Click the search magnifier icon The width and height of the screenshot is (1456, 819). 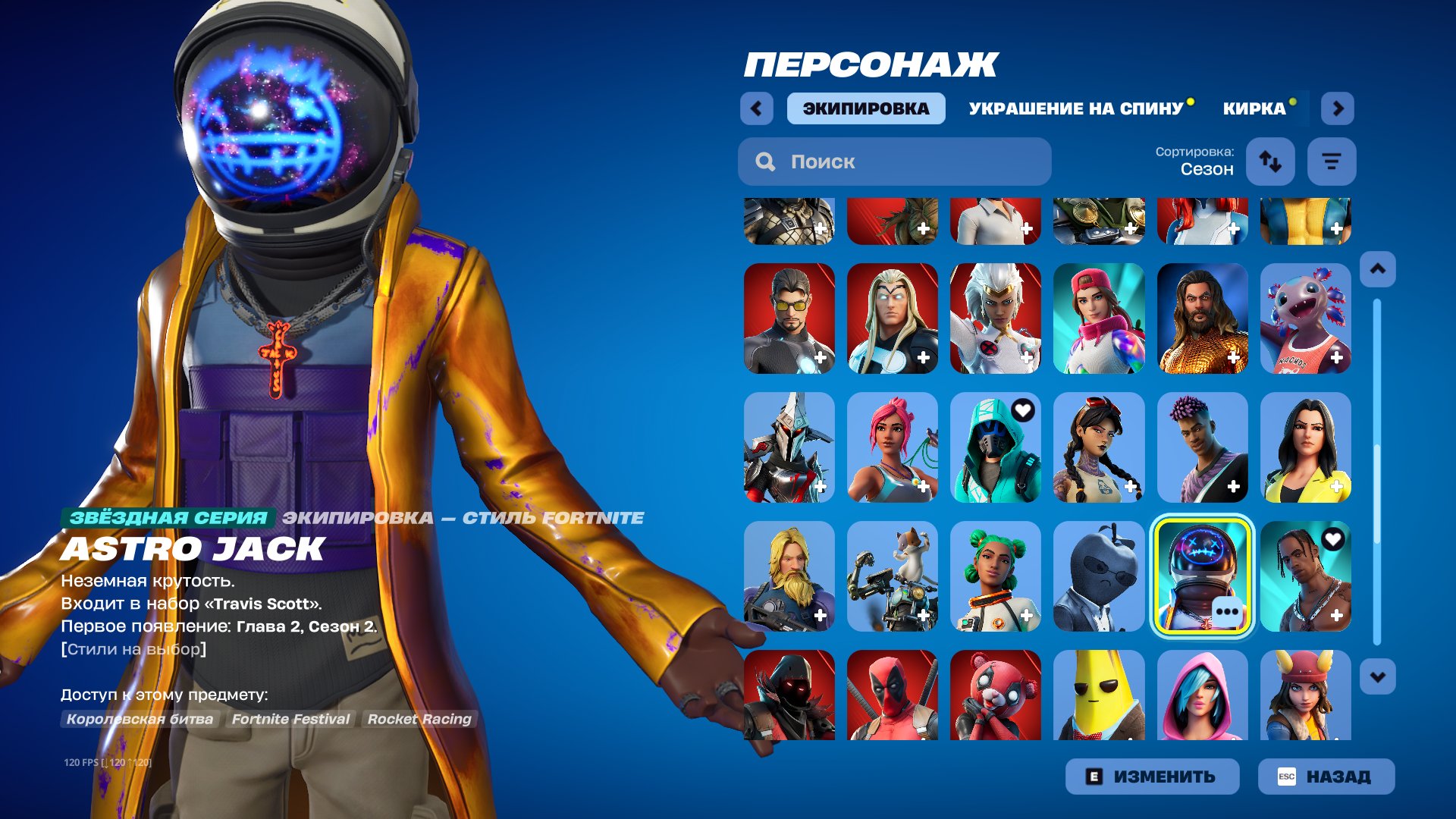tap(766, 161)
